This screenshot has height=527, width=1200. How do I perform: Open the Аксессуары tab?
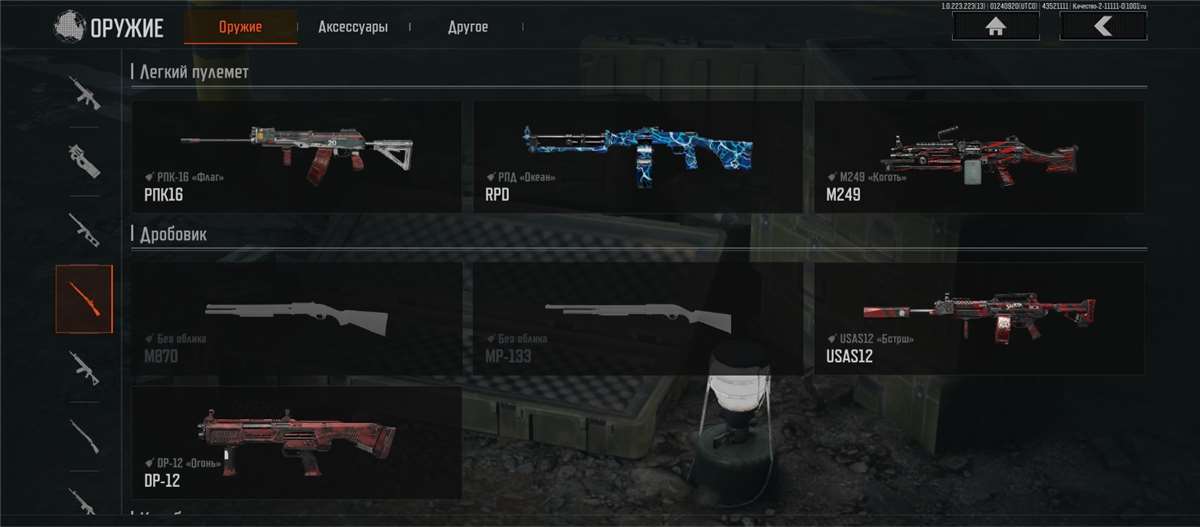point(352,27)
